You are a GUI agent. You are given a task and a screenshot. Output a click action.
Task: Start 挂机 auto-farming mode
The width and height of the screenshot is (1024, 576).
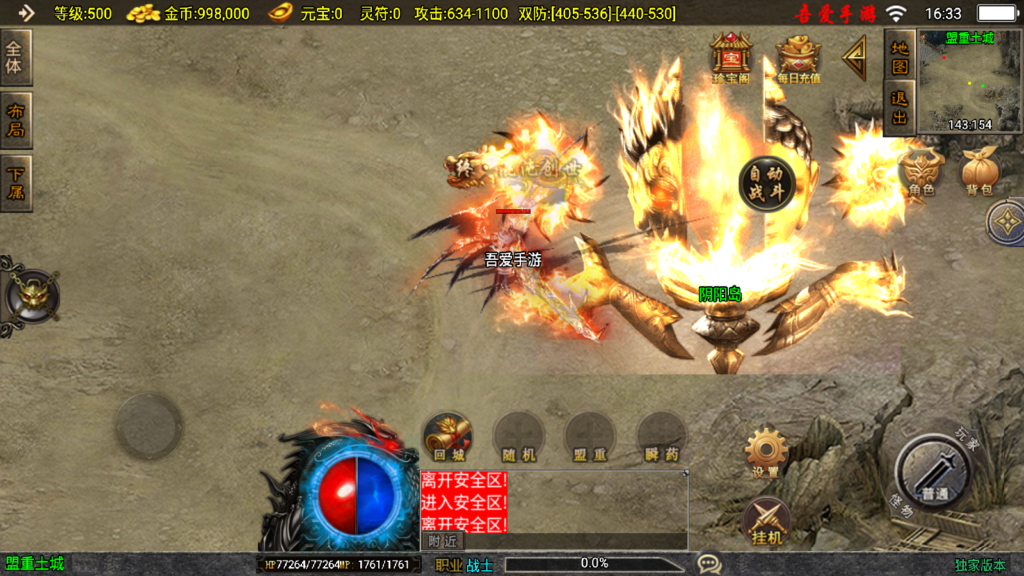click(767, 521)
